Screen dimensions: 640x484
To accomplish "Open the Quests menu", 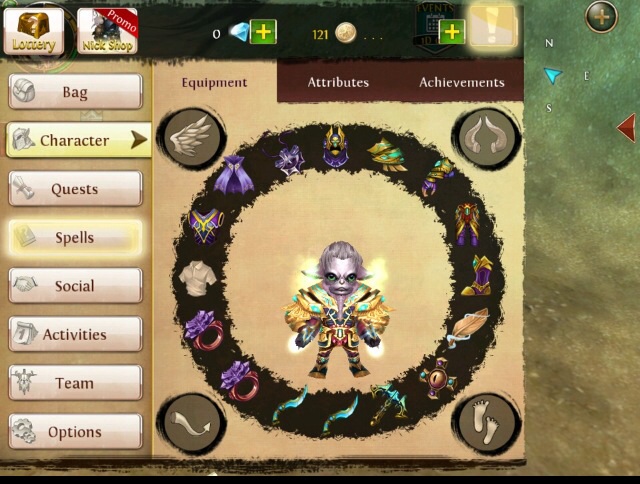I will pos(75,189).
